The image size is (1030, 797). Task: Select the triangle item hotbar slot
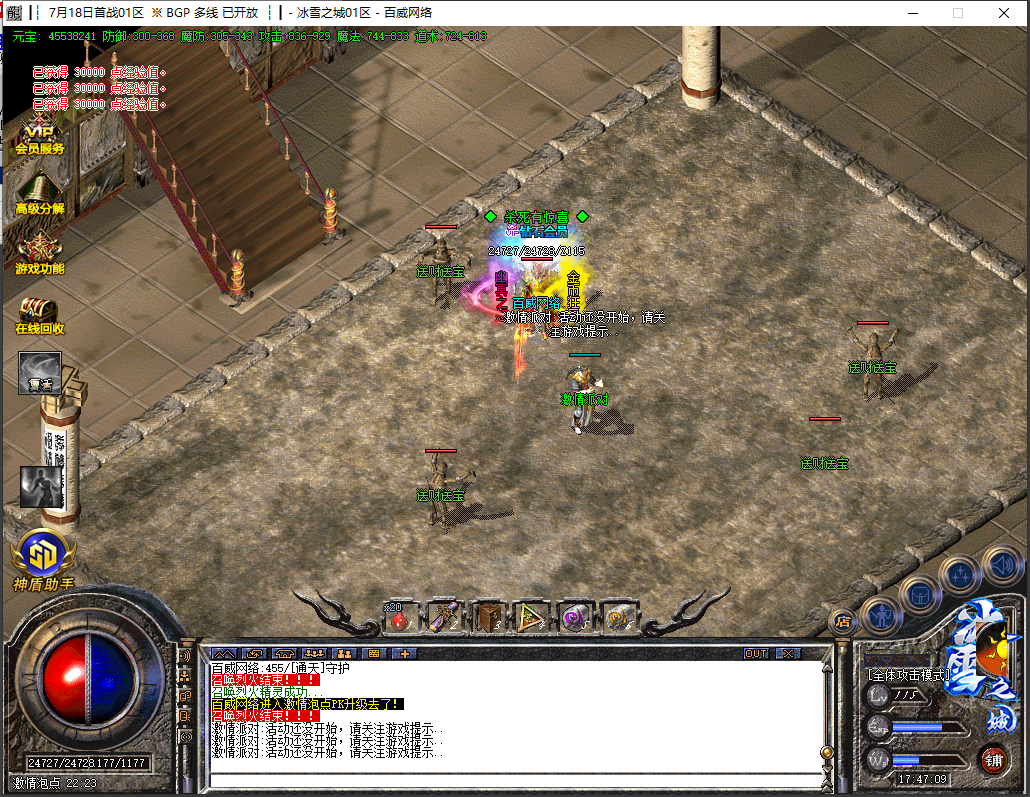click(x=531, y=618)
